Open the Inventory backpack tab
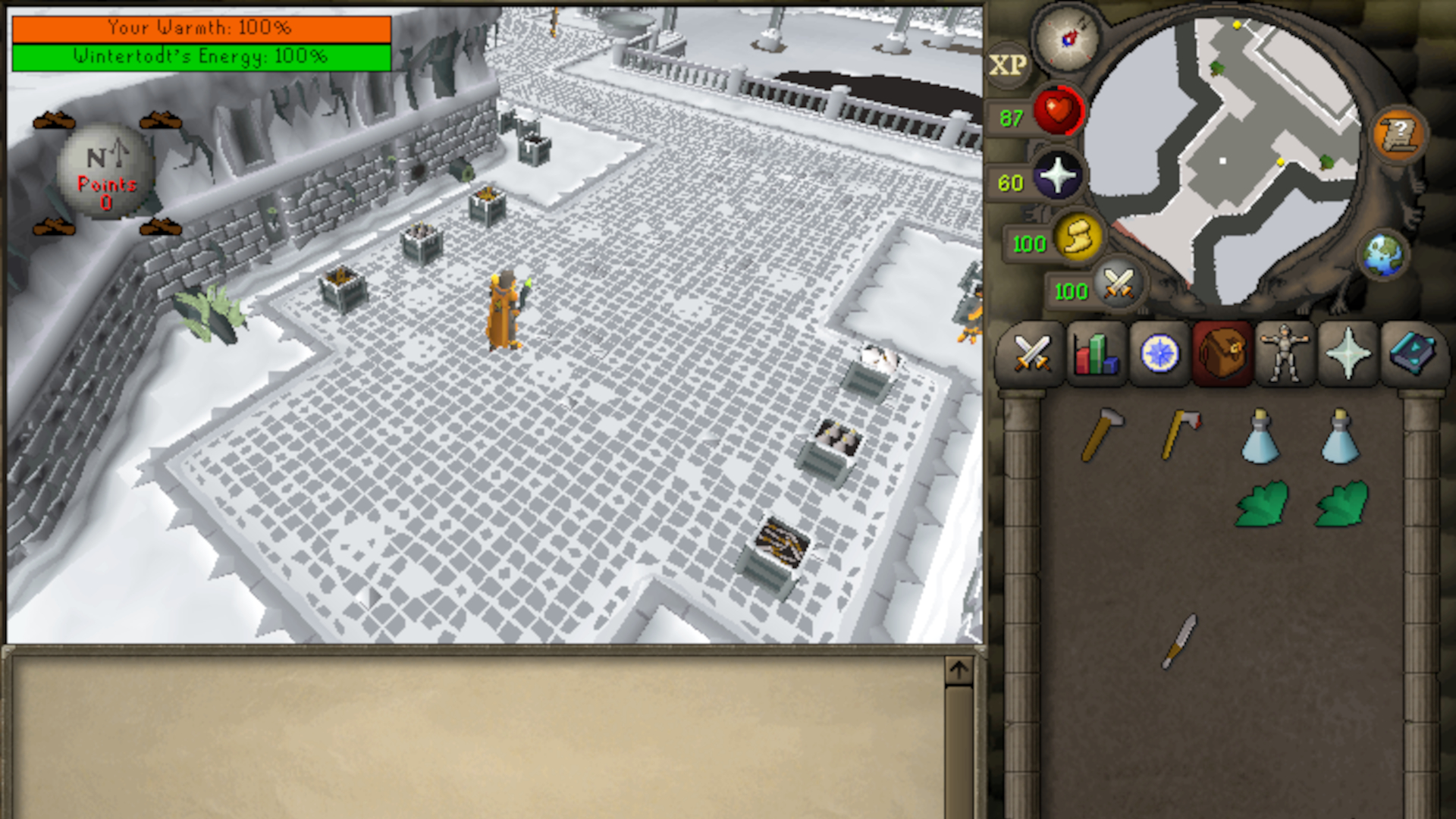This screenshot has width=1456, height=819. (1222, 355)
